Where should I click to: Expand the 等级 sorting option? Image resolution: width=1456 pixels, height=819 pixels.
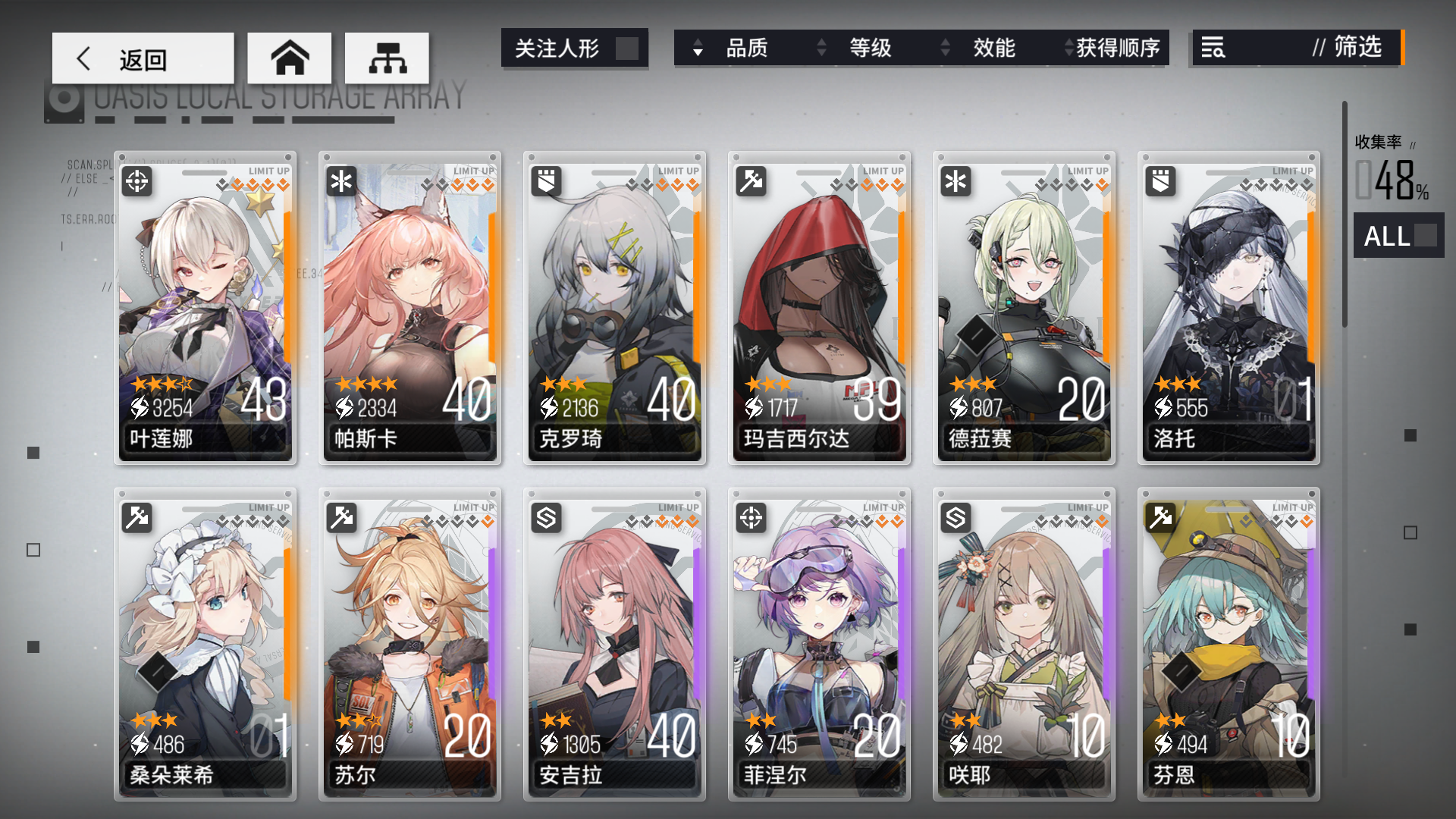tap(869, 49)
